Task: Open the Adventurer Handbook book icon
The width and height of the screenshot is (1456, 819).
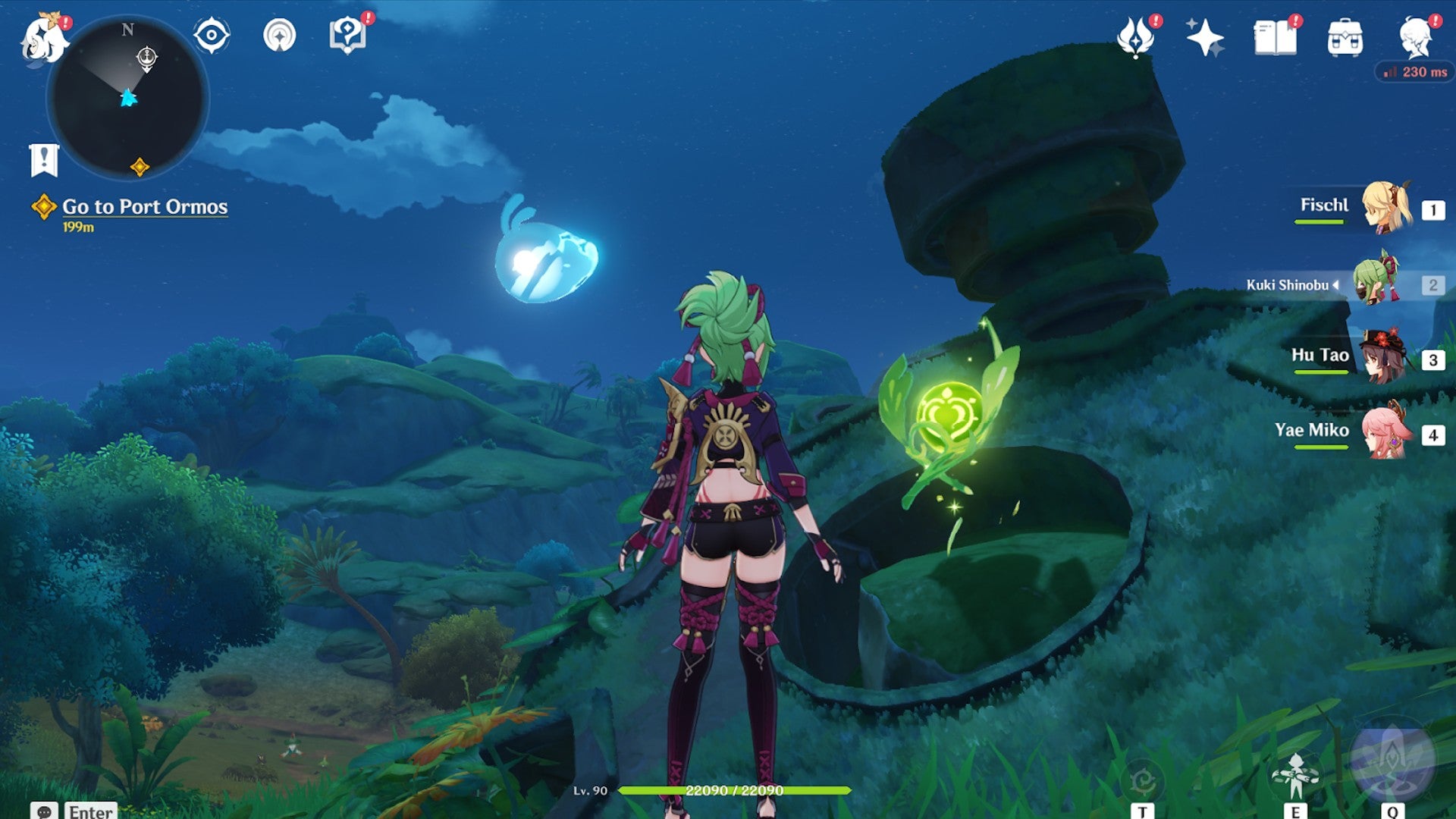Action: pyautogui.click(x=1275, y=37)
